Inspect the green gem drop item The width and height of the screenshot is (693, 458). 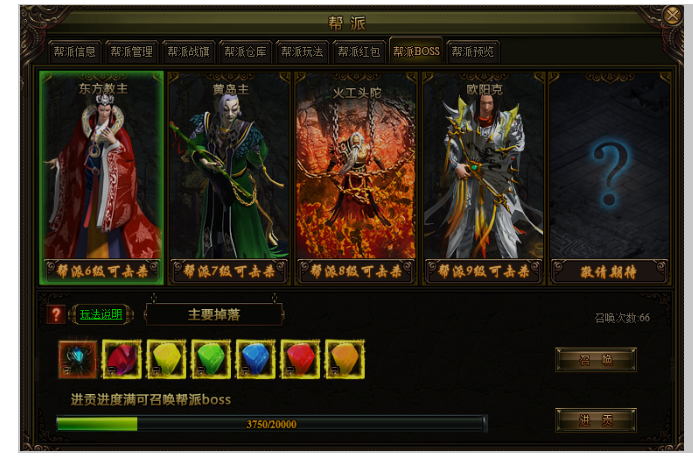tap(211, 359)
